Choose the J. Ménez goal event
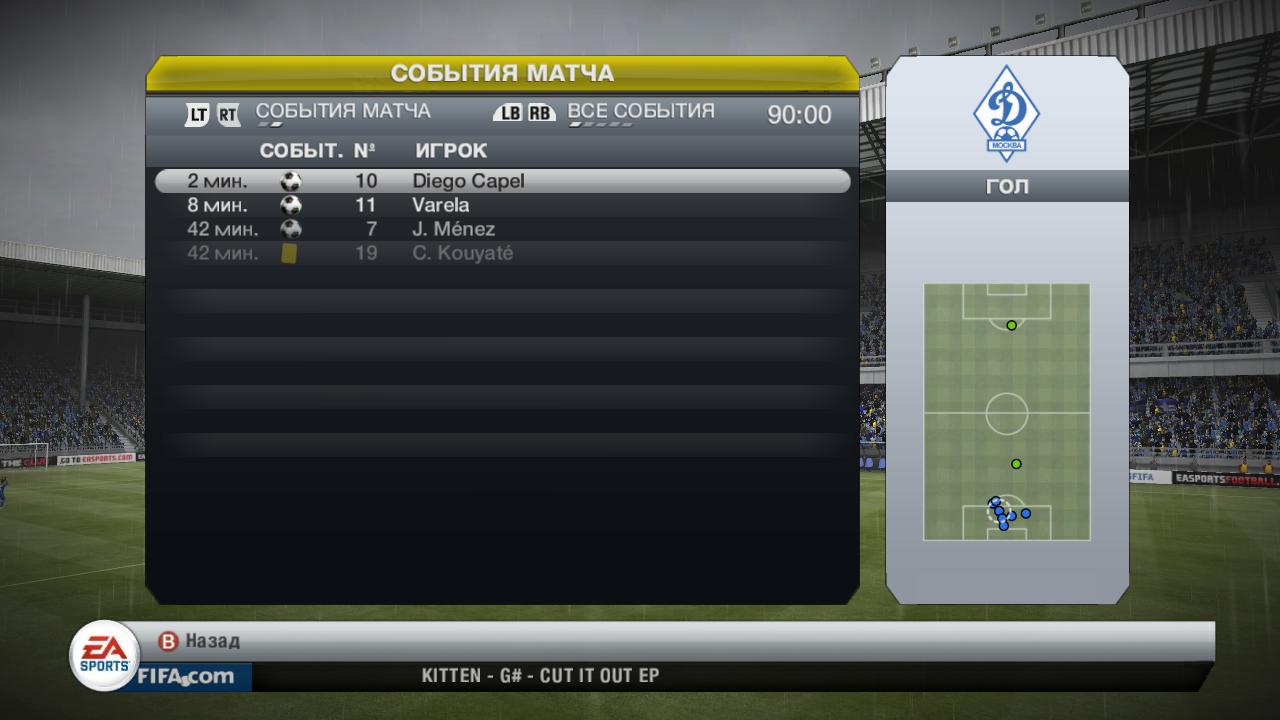 [x=502, y=229]
